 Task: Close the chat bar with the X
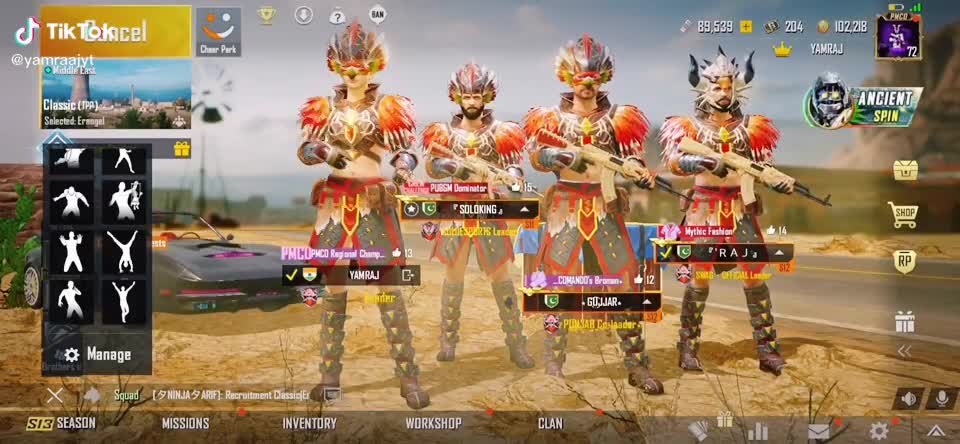click(x=55, y=395)
